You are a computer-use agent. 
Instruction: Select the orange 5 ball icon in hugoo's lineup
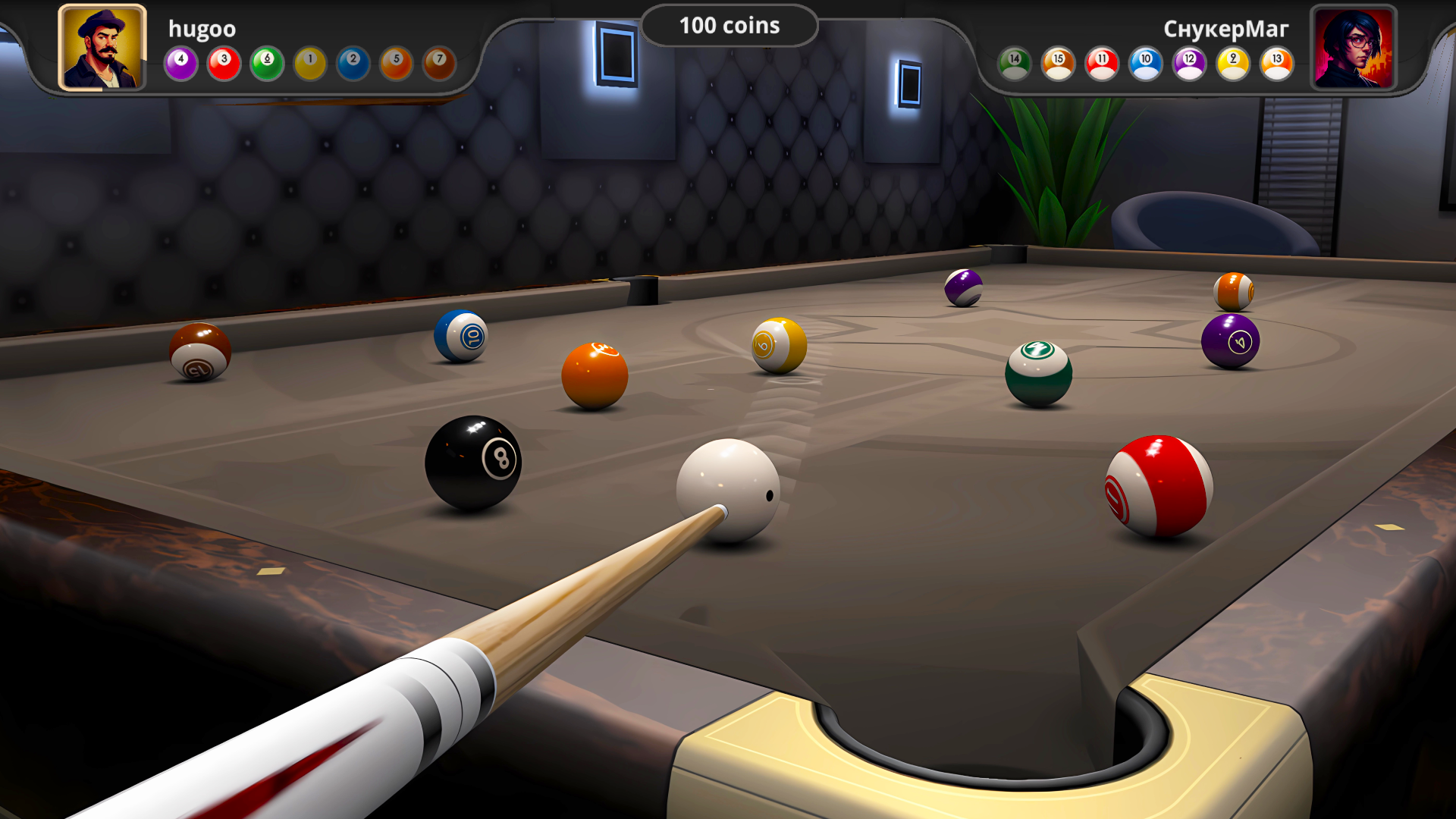396,64
